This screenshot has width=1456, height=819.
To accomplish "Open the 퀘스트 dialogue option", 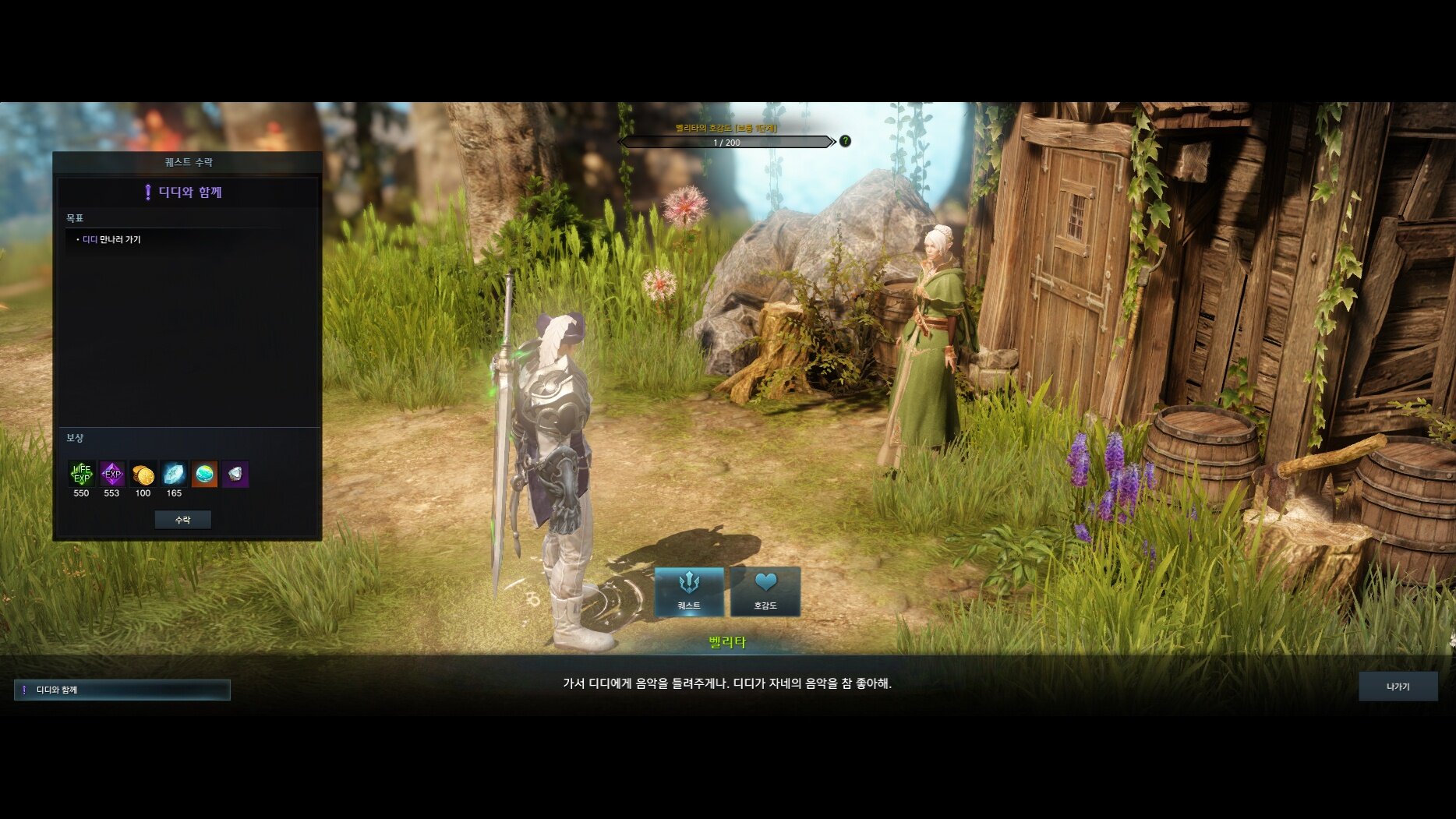I will [x=689, y=591].
